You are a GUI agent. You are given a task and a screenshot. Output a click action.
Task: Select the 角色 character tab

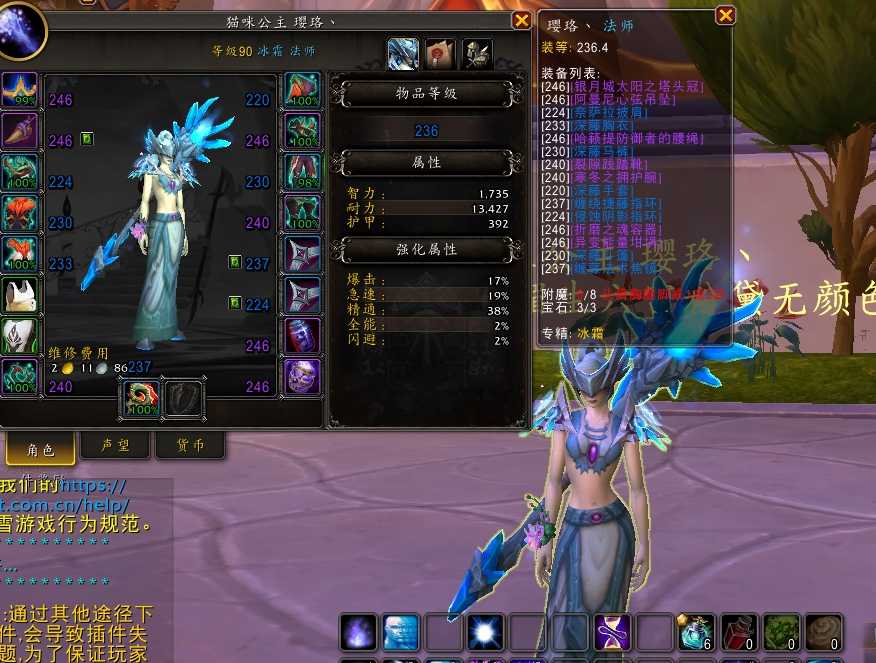(40, 449)
